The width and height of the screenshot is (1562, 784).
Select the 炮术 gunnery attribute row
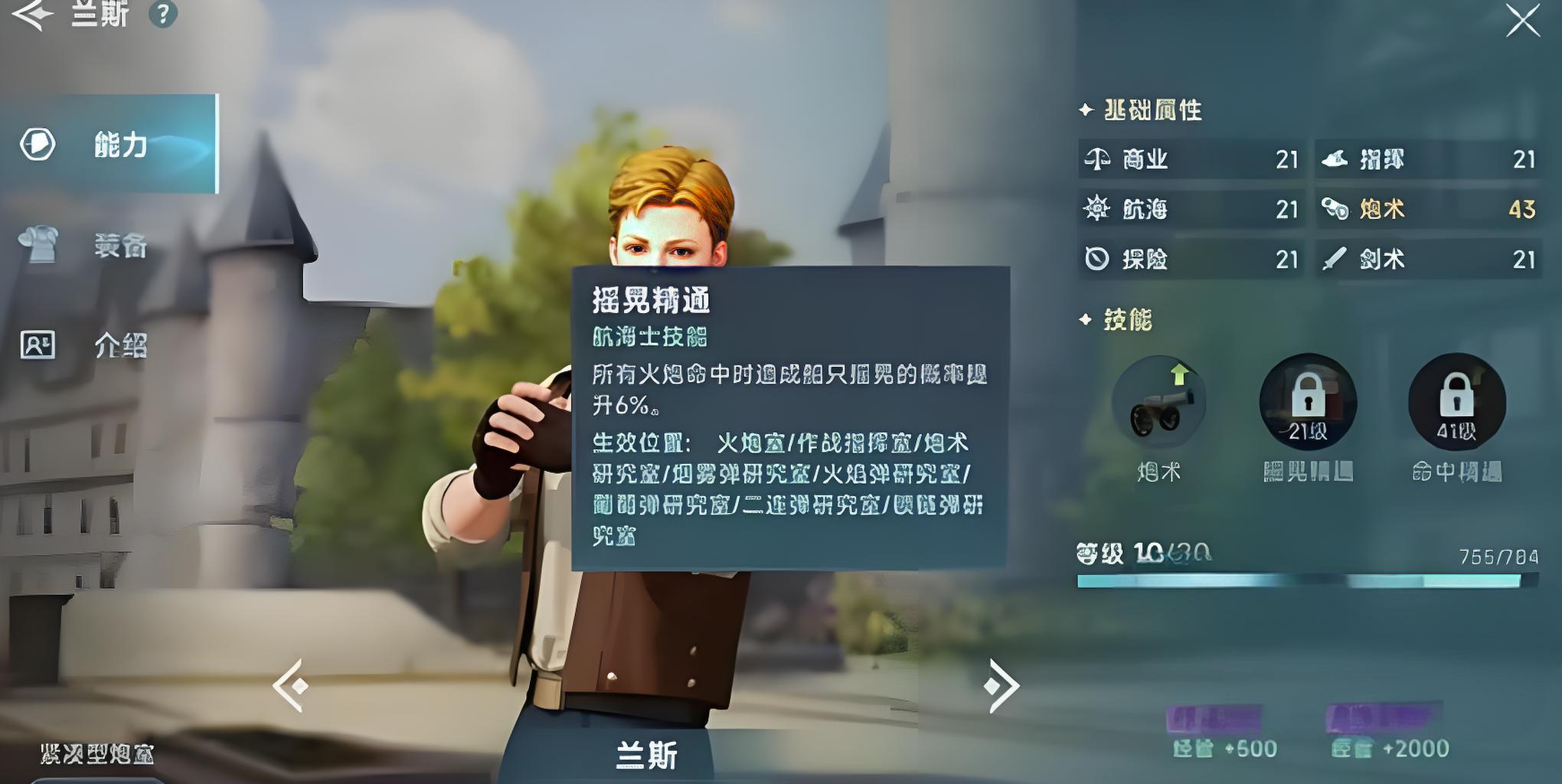pyautogui.click(x=1428, y=209)
